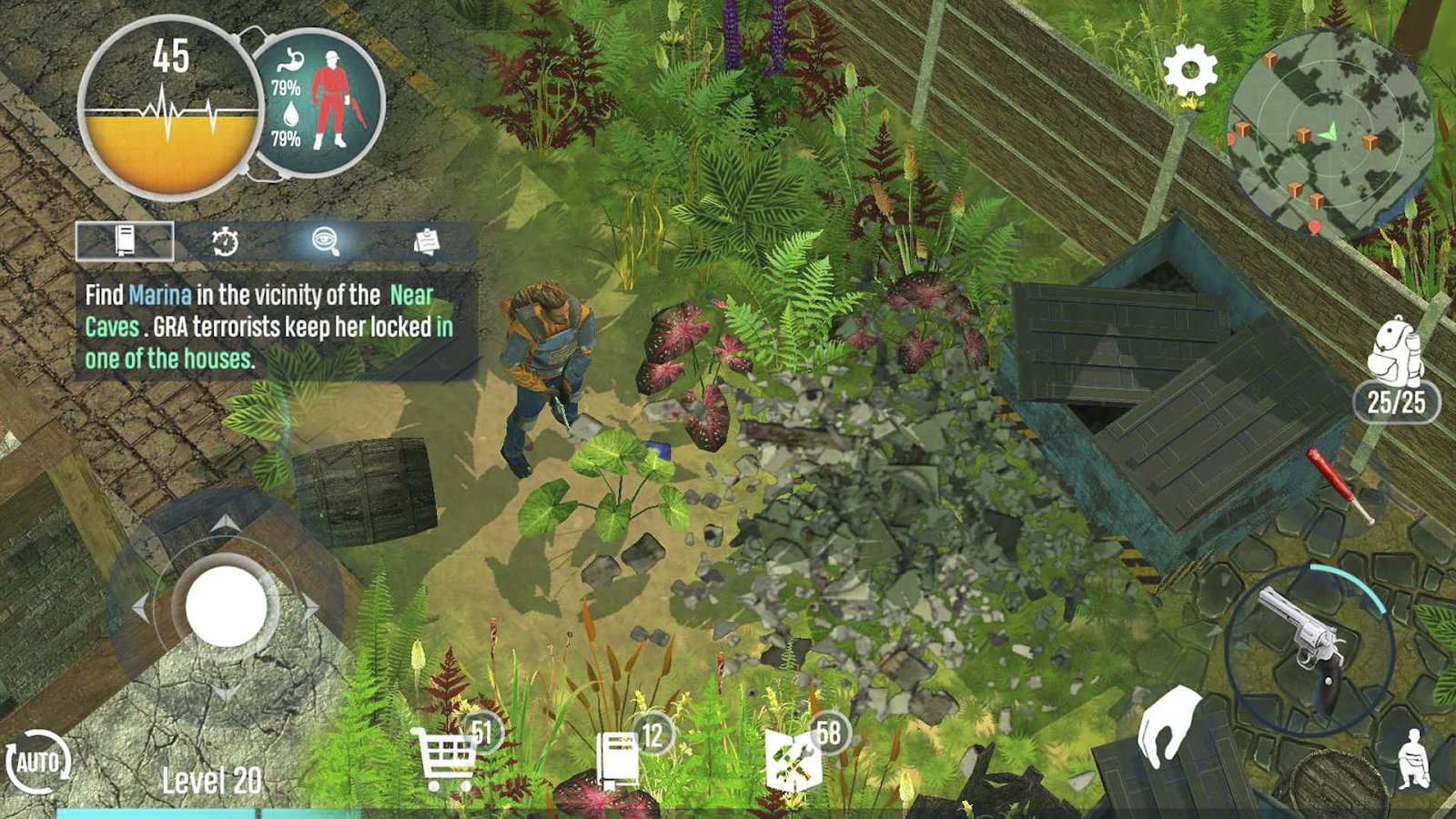Screen dimensions: 1456x819
Task: Open the red character status portrait
Action: [x=329, y=101]
